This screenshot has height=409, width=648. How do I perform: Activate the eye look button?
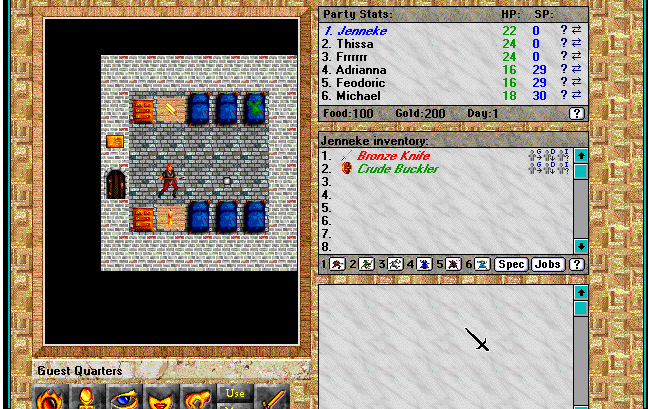(123, 397)
